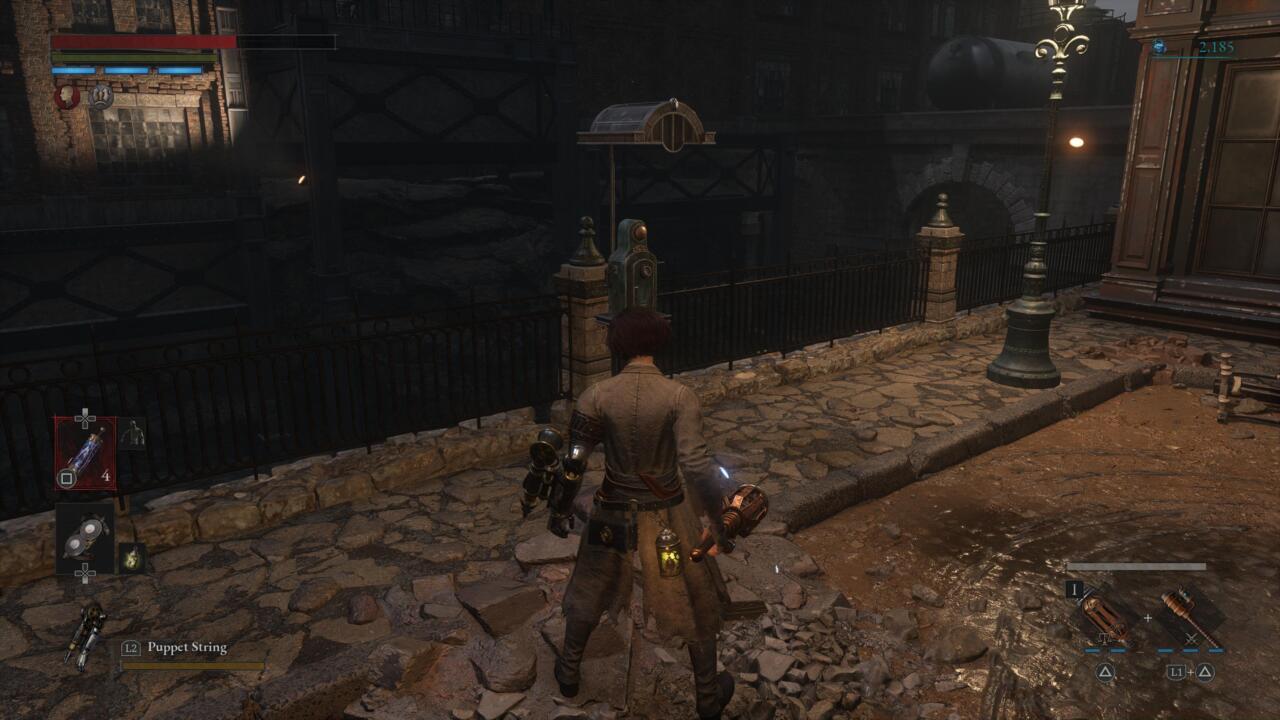Click the protagonist portrait in the top-left HUD
Screen dimensions: 1280x720
pos(66,96)
